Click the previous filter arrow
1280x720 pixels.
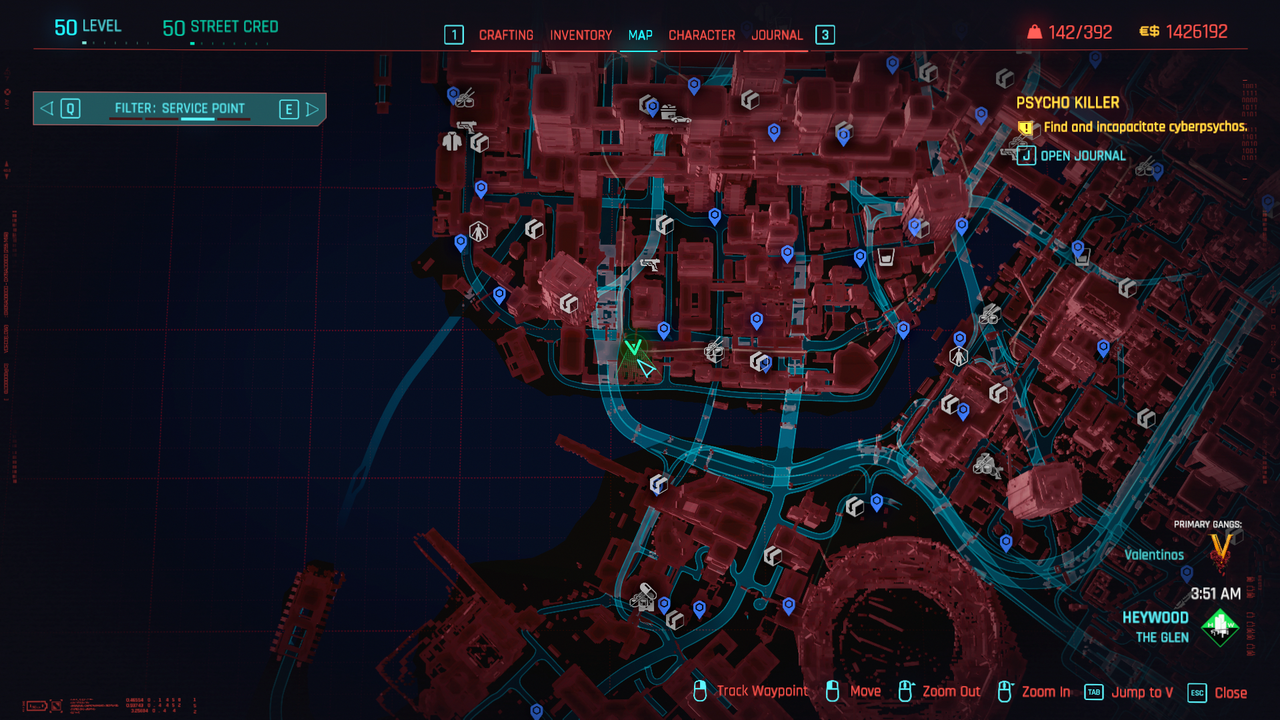click(x=46, y=109)
